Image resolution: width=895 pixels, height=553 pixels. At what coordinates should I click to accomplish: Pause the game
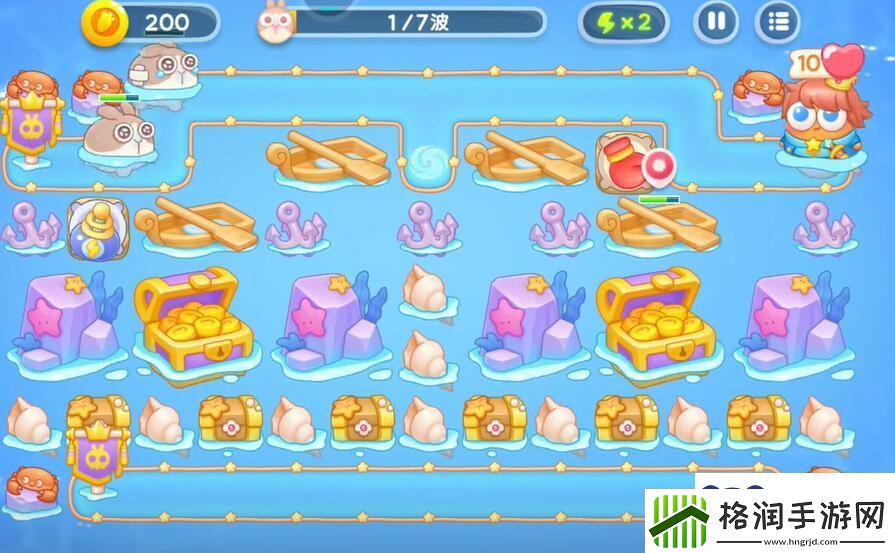(x=715, y=21)
